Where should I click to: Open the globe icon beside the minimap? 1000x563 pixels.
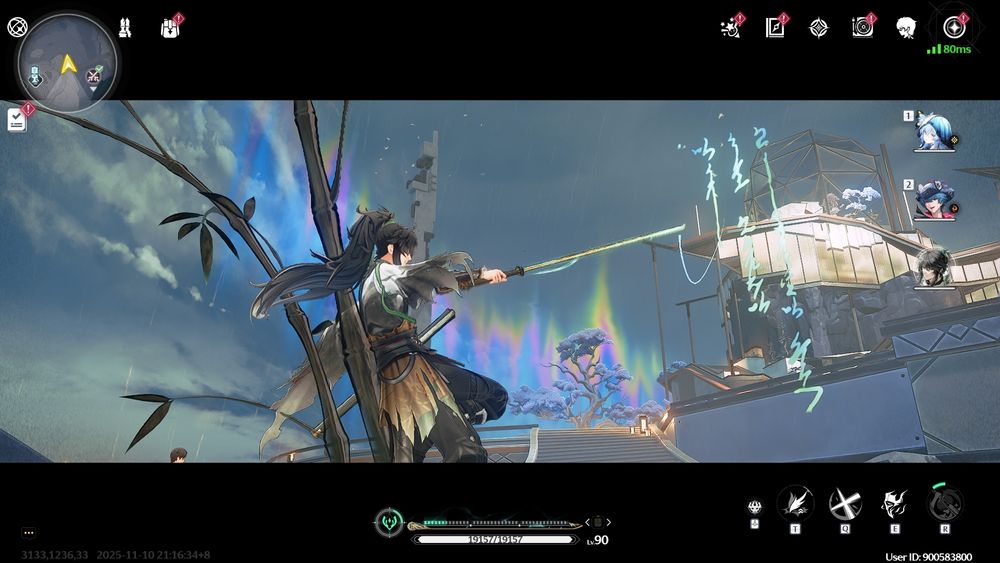coord(17,27)
